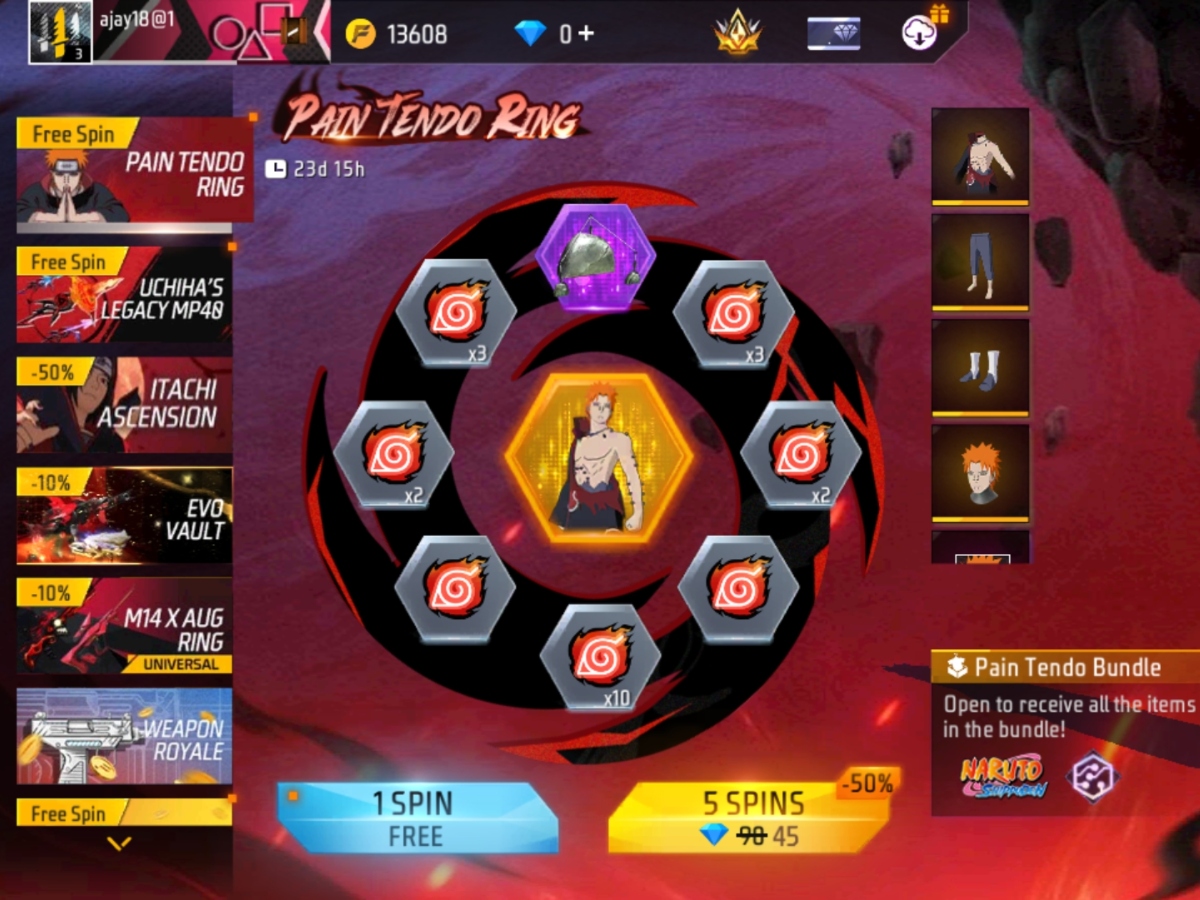Open the Pain Tendo Ring event tab
Image resolution: width=1200 pixels, height=900 pixels.
(134, 171)
